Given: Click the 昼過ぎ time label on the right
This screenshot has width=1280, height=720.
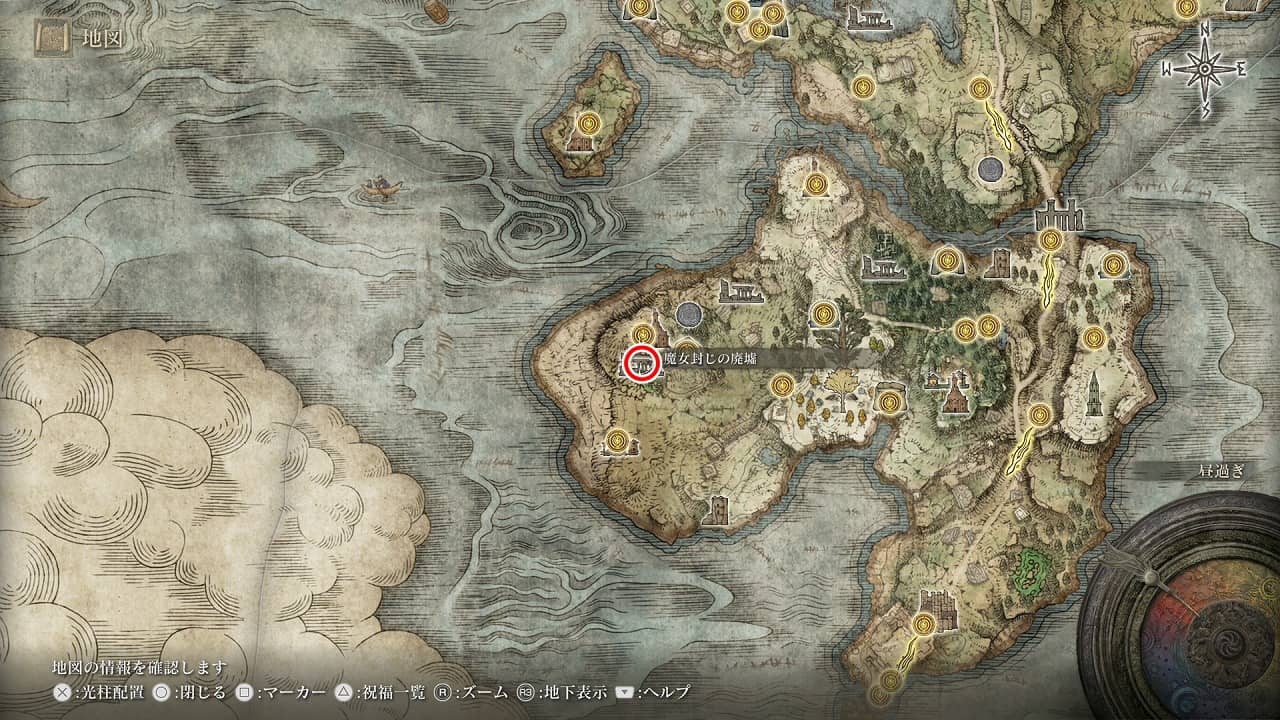Looking at the screenshot, I should 1221,471.
